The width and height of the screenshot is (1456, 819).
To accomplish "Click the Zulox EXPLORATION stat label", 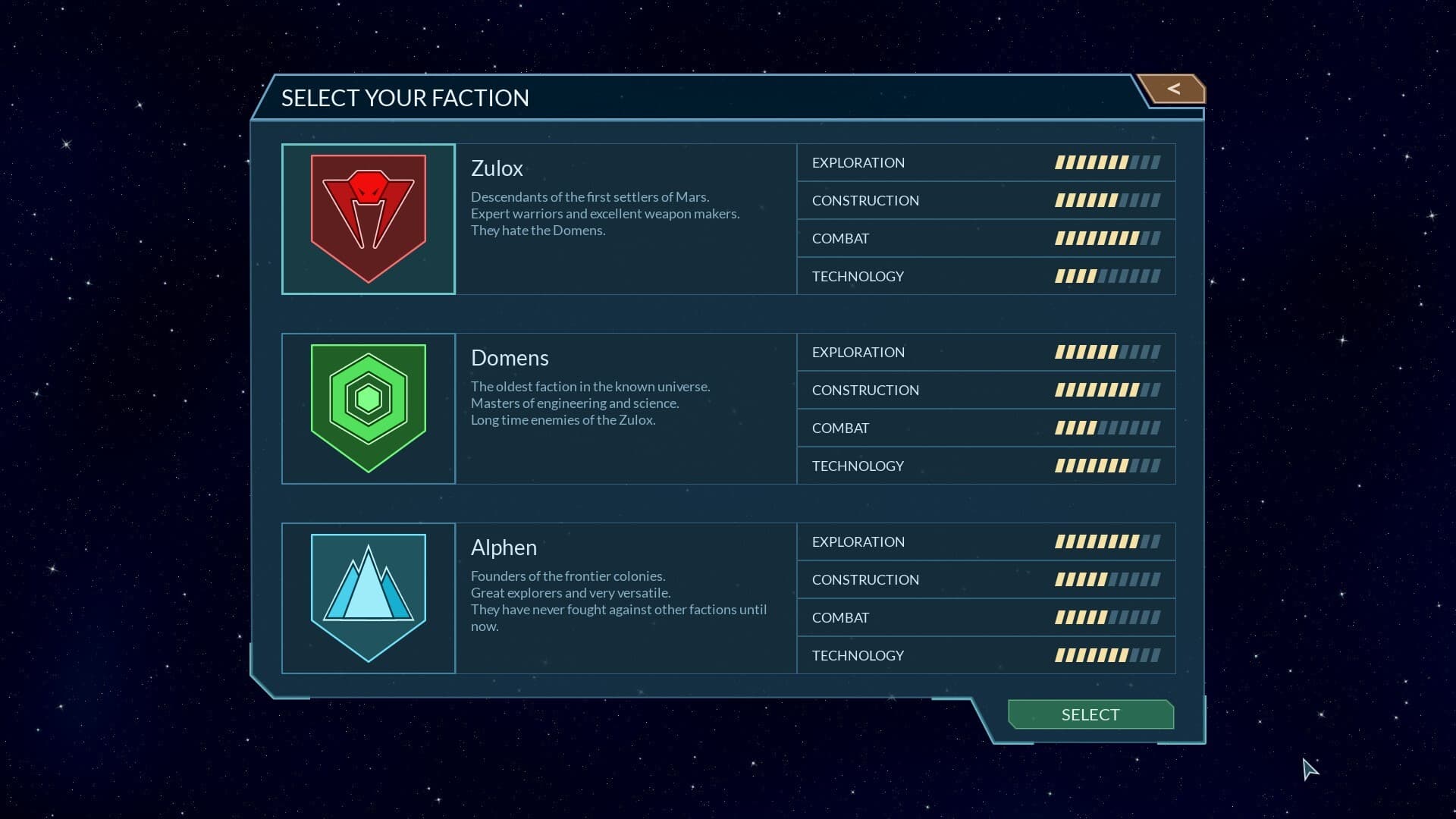I will pyautogui.click(x=858, y=162).
